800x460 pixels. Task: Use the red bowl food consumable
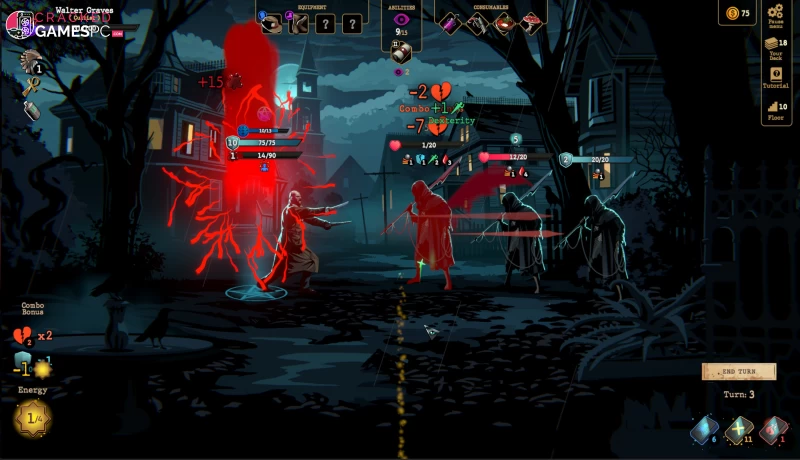pos(505,23)
